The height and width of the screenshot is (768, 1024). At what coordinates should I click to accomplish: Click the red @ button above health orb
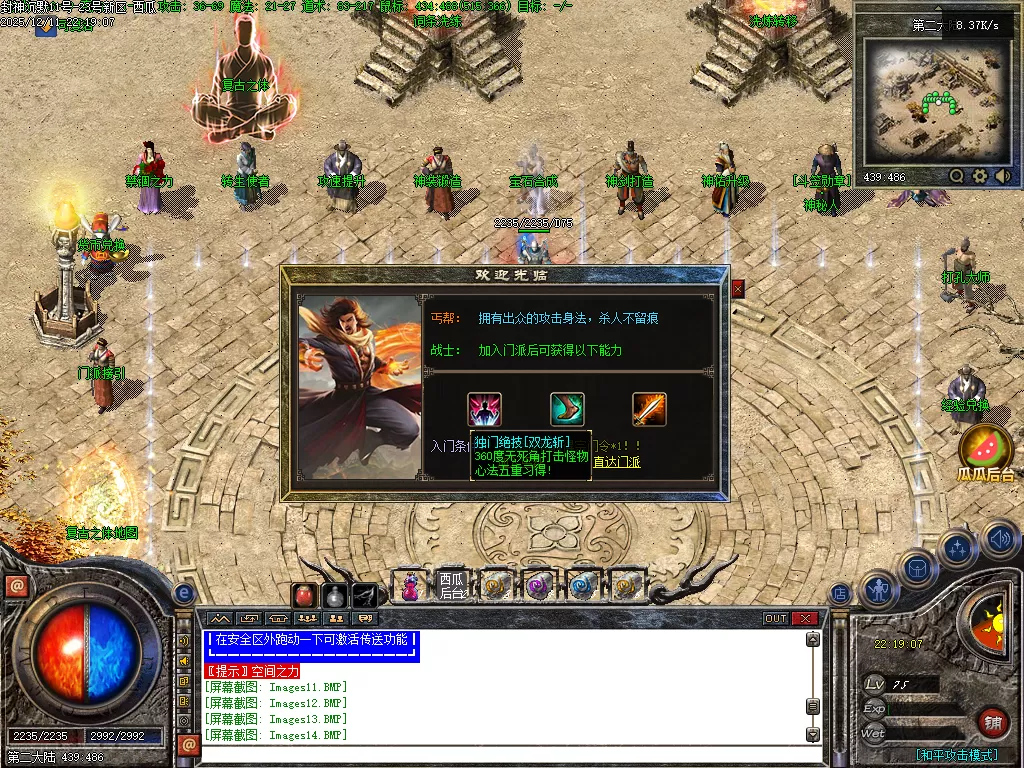[x=16, y=587]
